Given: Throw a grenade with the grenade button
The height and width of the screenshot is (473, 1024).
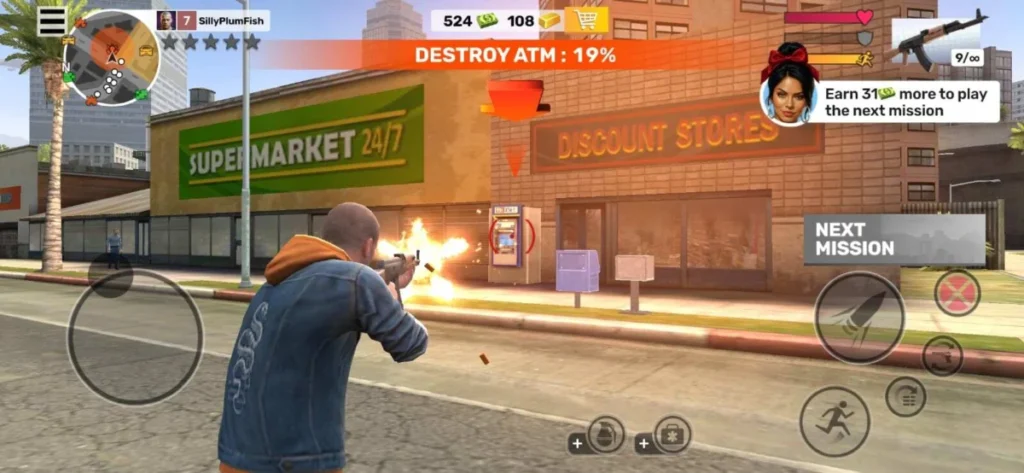Looking at the screenshot, I should [605, 434].
